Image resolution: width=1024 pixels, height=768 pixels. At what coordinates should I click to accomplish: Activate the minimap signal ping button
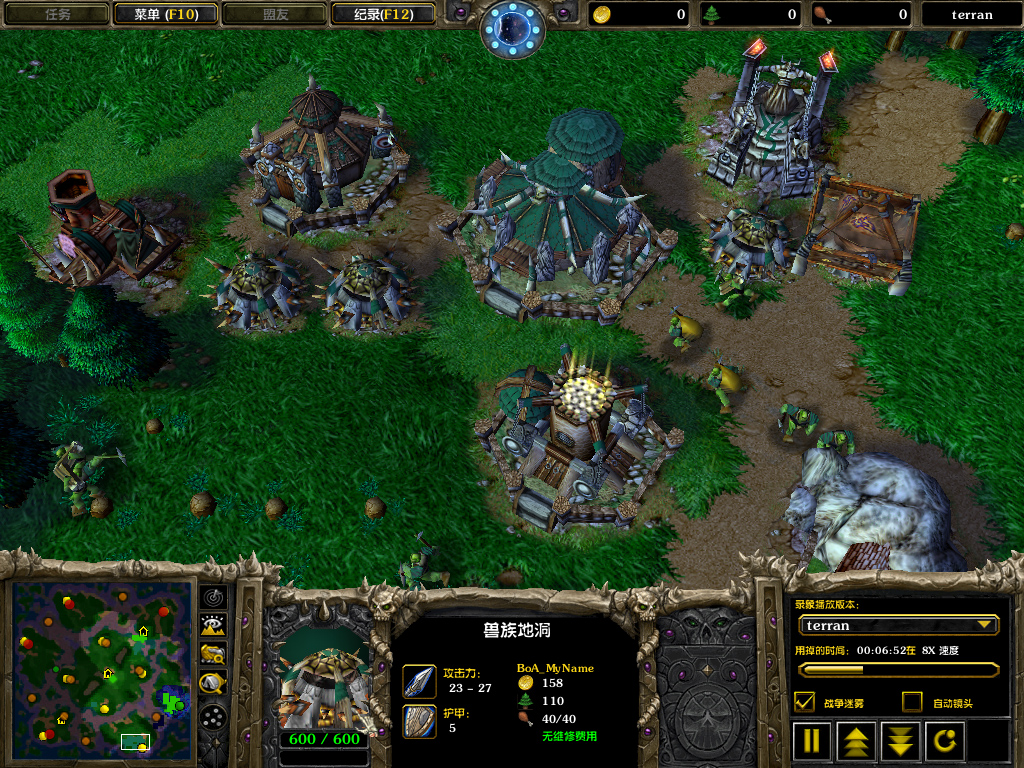coord(213,597)
